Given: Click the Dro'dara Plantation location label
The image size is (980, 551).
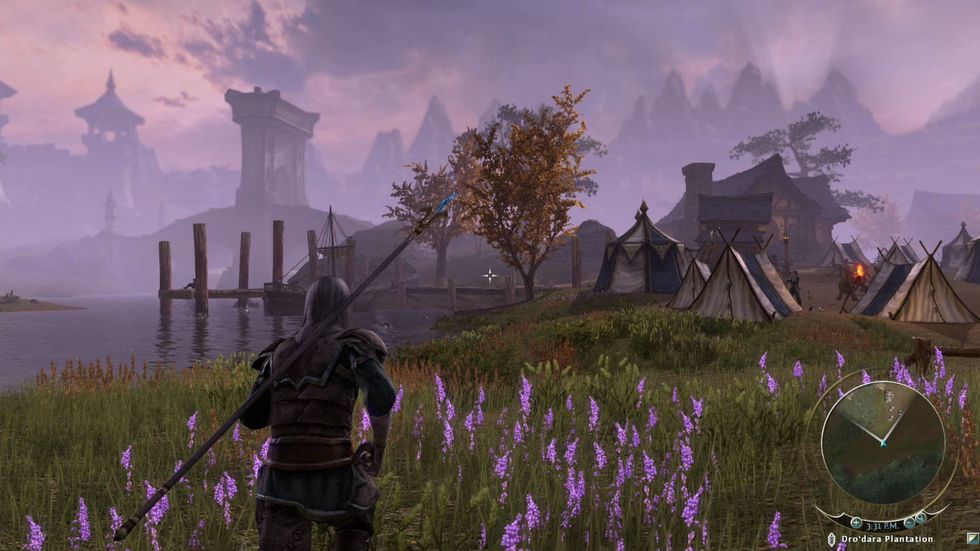Looking at the screenshot, I should pos(887,539).
